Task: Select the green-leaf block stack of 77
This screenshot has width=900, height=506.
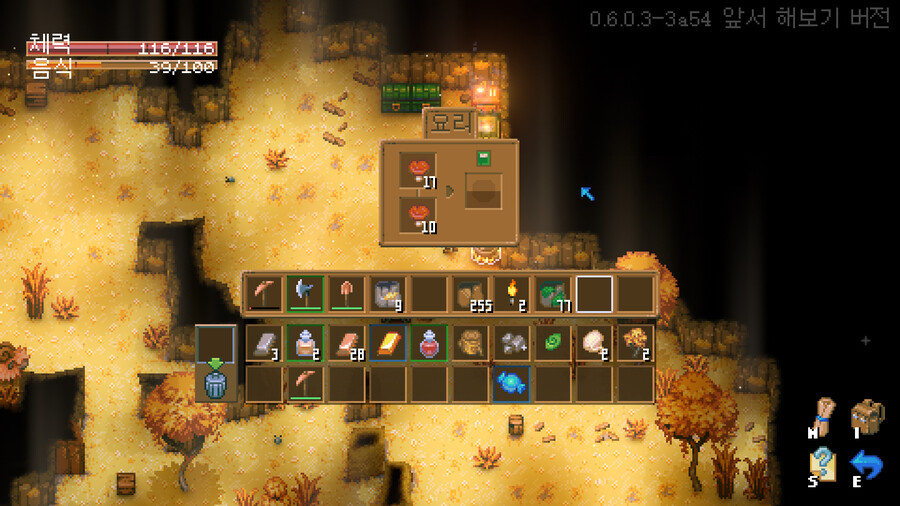Action: click(x=552, y=293)
